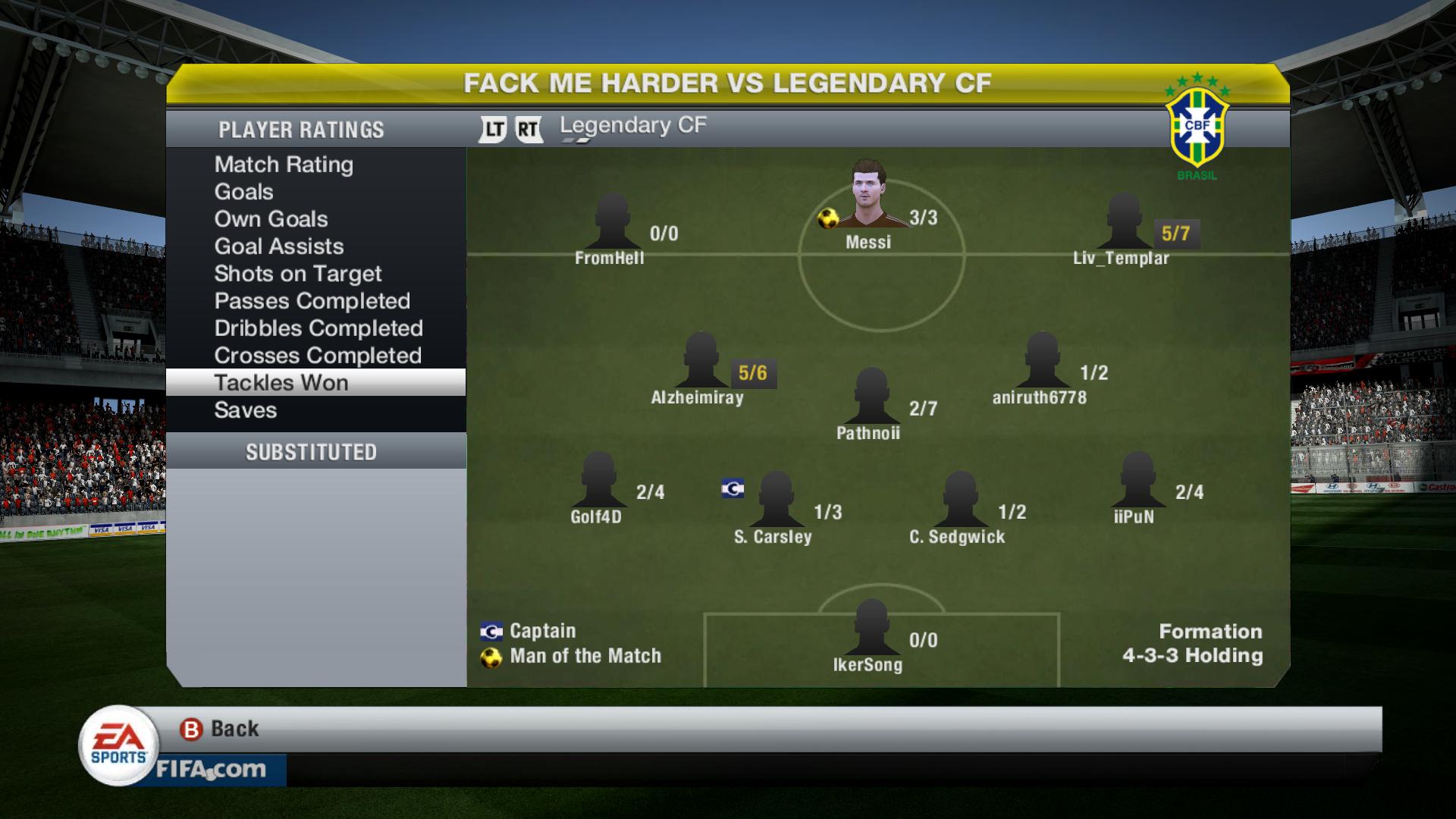
Task: Switch to Shots on Target stat
Action: (297, 274)
